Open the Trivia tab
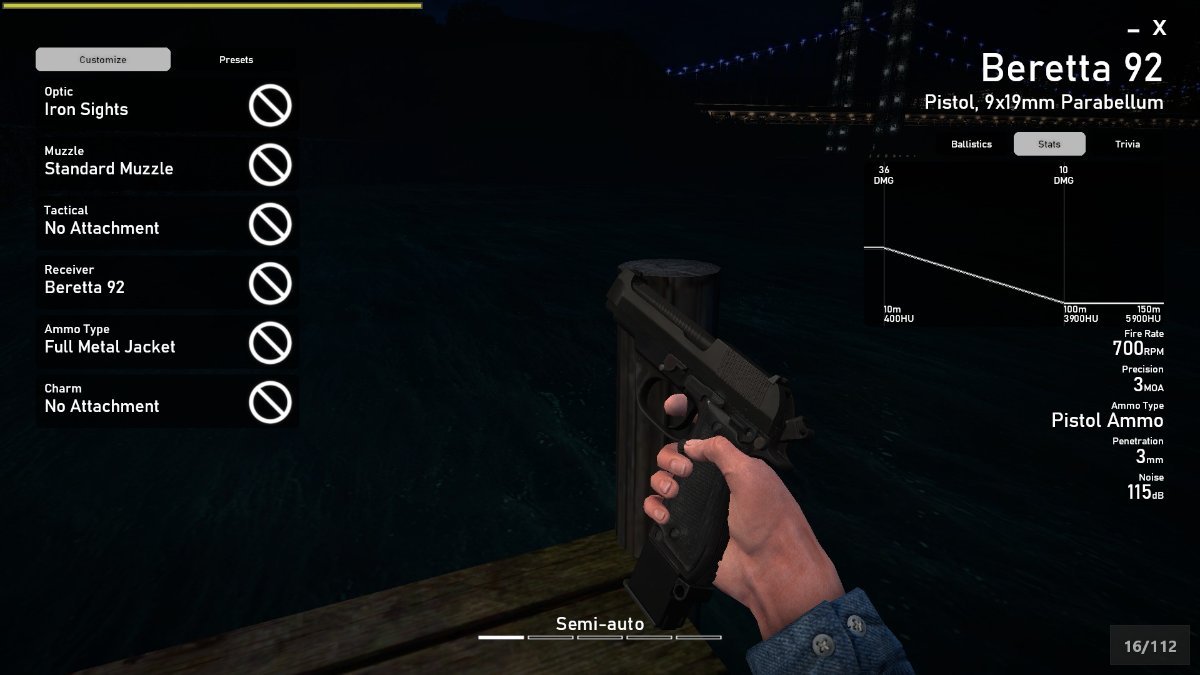This screenshot has width=1200, height=675. click(x=1127, y=144)
